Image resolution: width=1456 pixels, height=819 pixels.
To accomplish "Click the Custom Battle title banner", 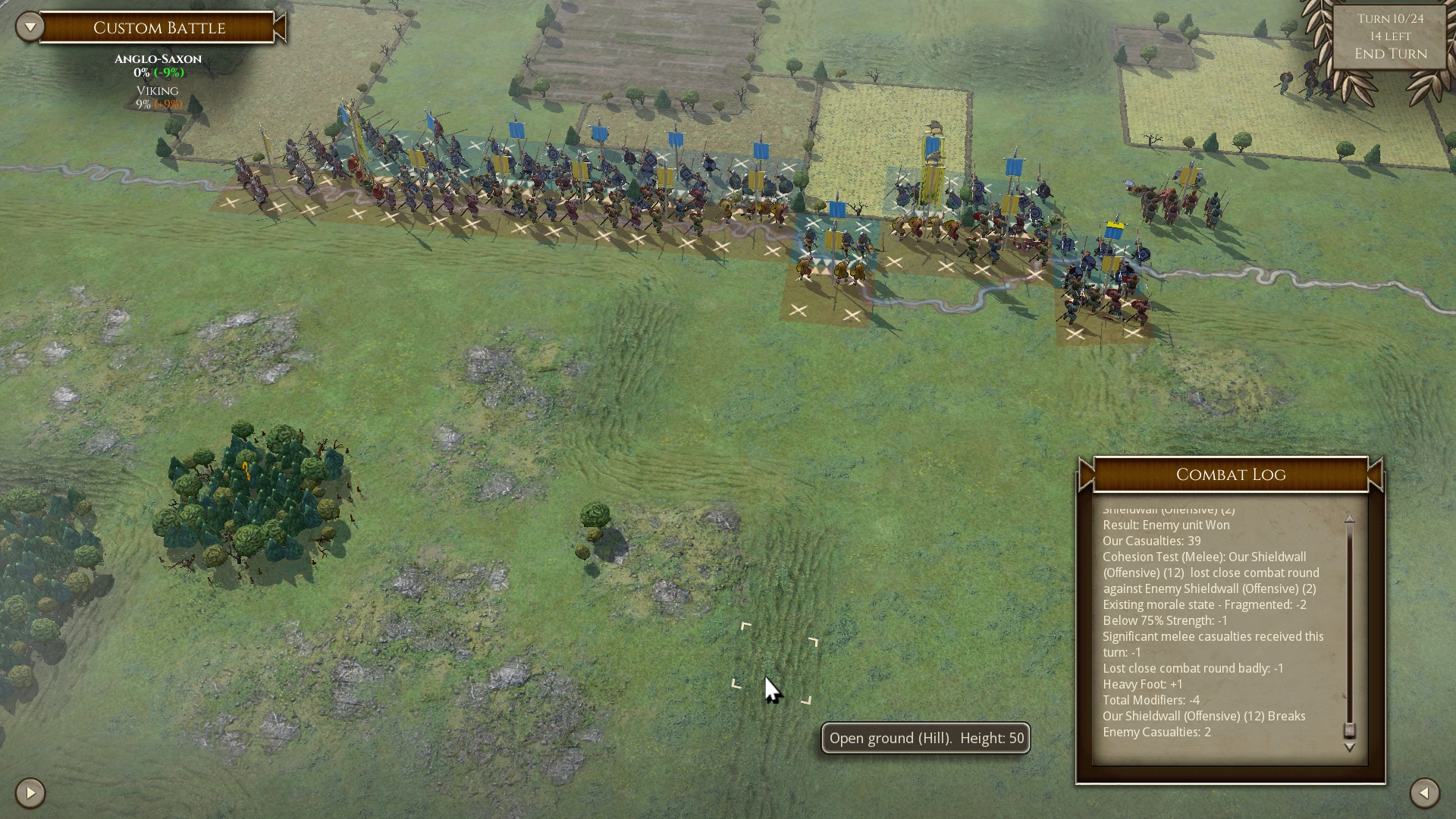I will point(159,28).
